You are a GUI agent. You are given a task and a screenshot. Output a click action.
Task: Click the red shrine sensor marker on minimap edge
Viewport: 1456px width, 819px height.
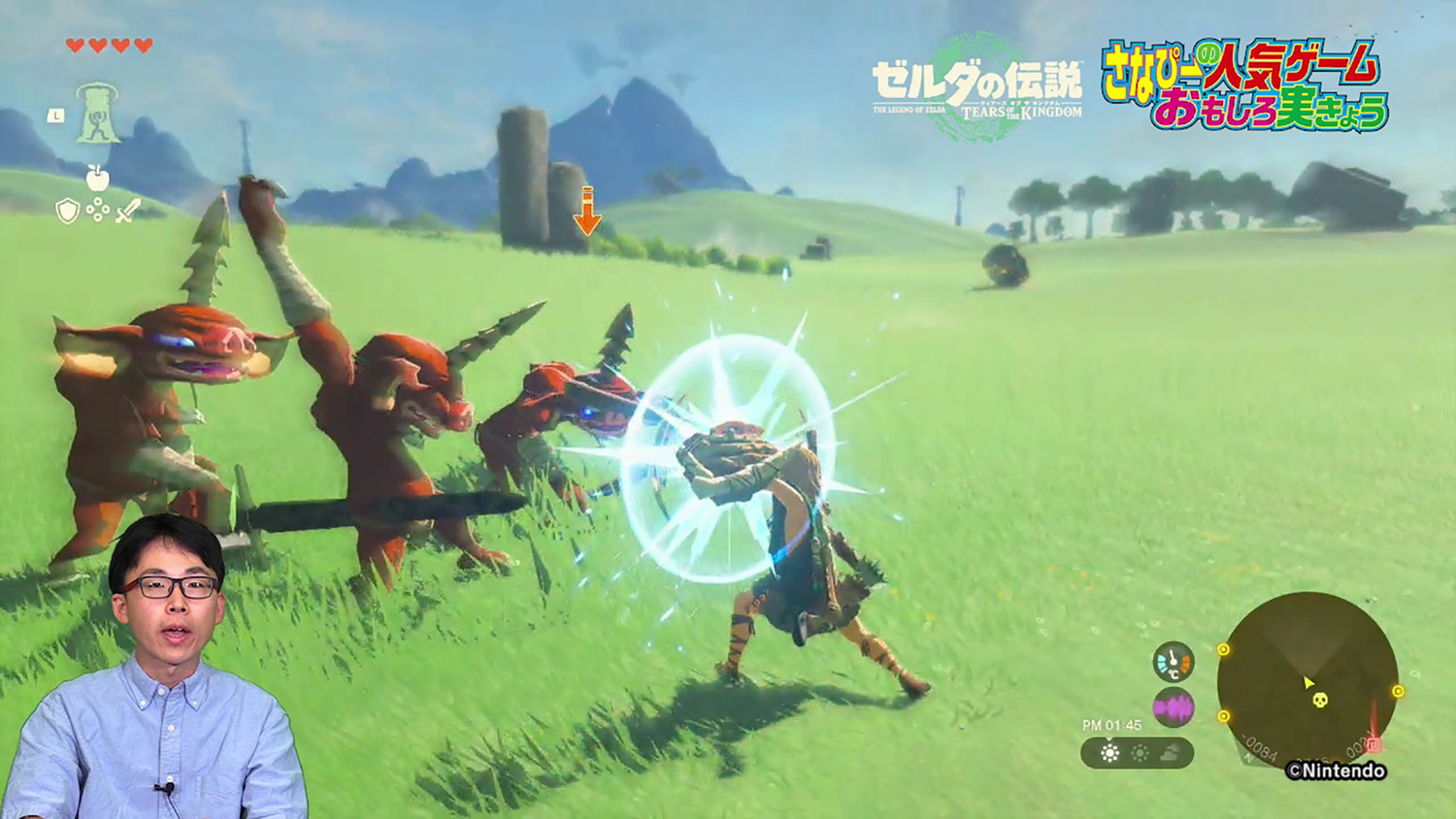click(1373, 743)
